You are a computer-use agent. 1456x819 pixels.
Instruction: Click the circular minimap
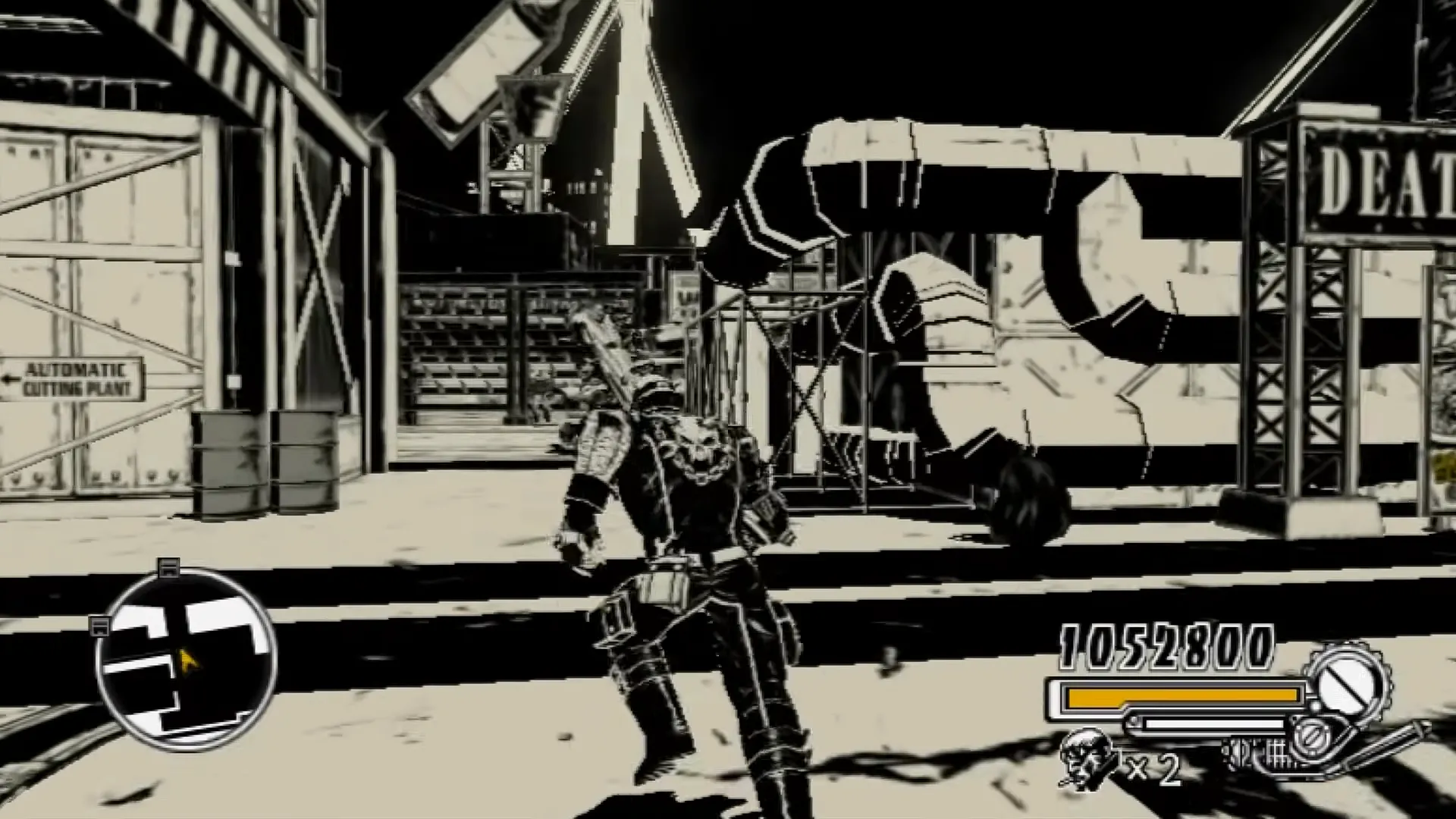[x=186, y=660]
